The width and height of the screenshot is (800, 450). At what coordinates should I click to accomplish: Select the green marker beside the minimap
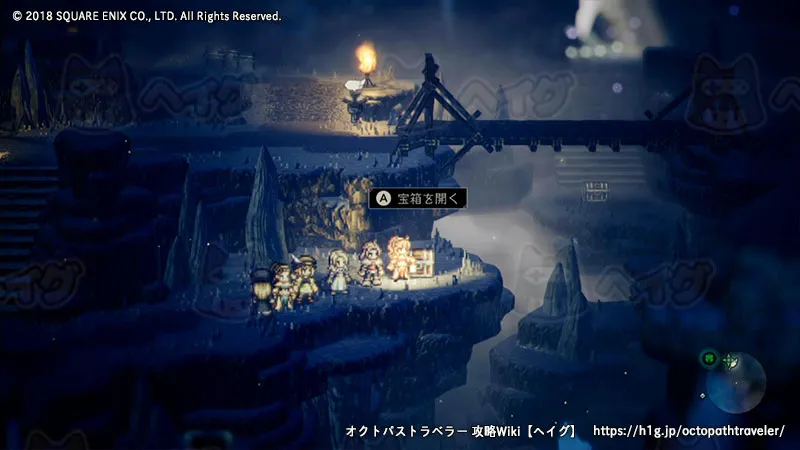point(708,357)
